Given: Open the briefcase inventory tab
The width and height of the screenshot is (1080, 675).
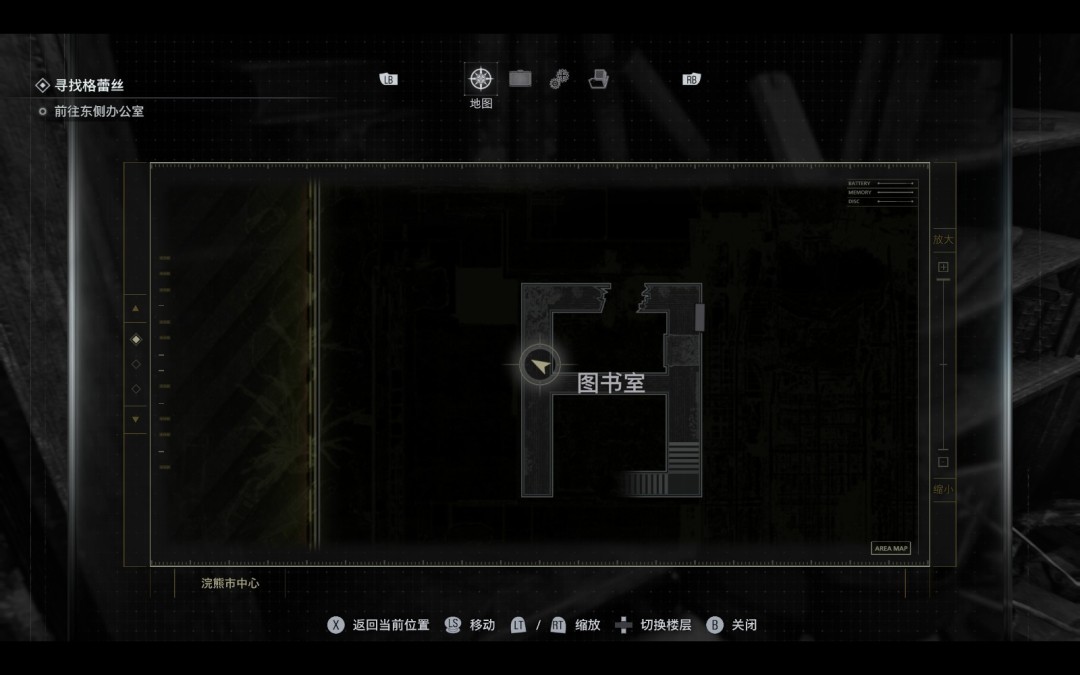Looking at the screenshot, I should pos(520,79).
